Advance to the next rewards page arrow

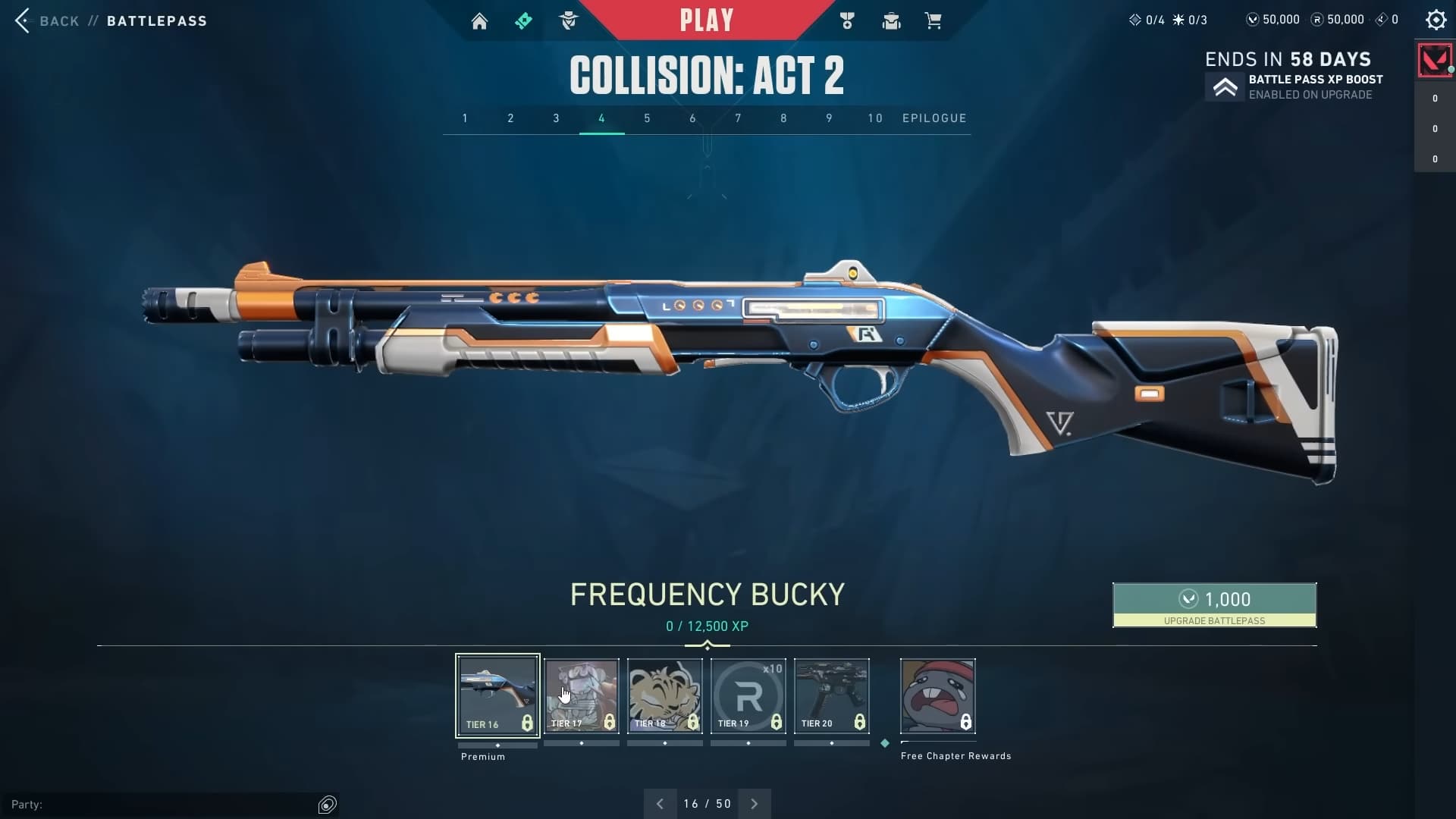click(x=755, y=803)
